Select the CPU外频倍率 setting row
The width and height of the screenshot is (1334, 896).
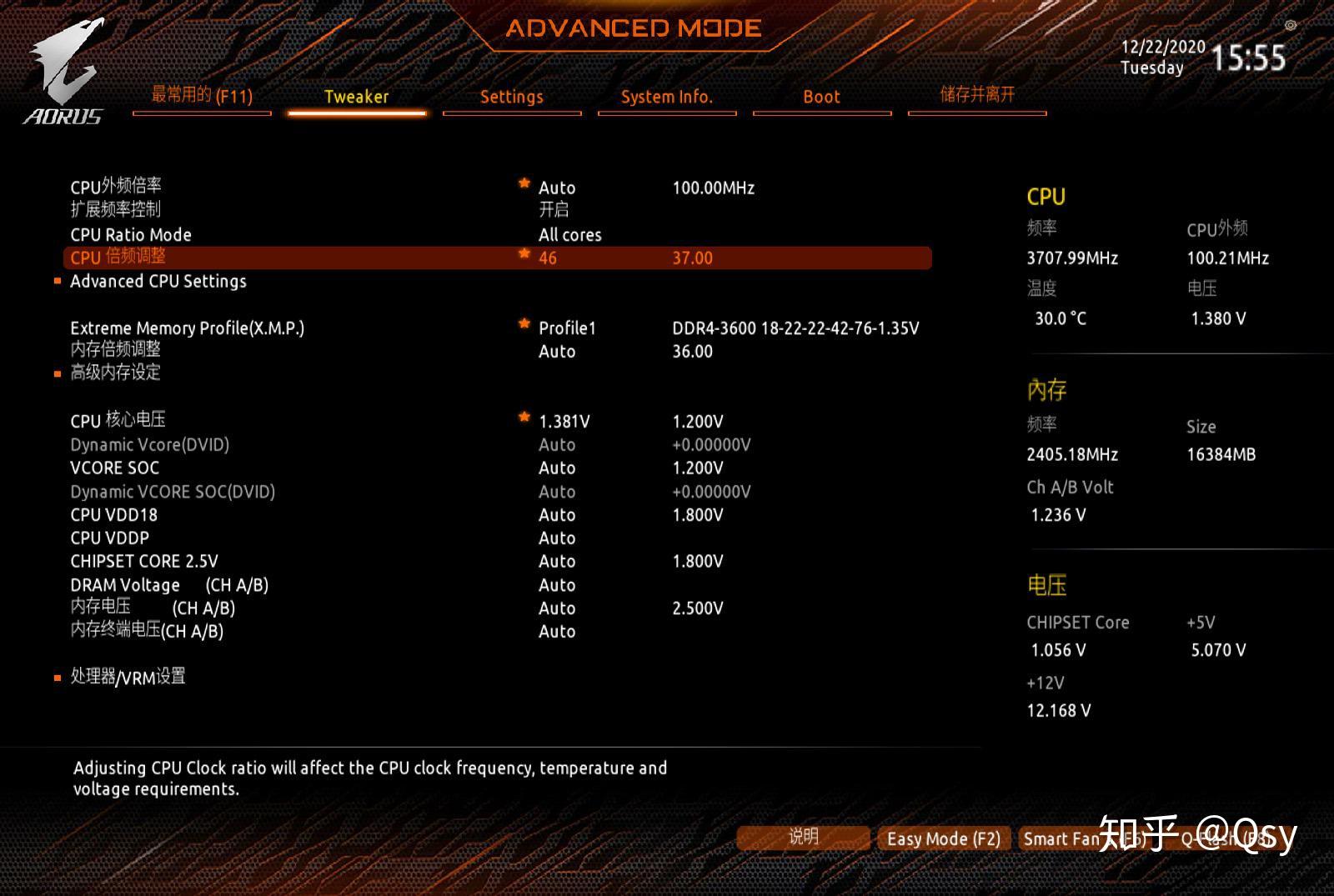point(116,186)
